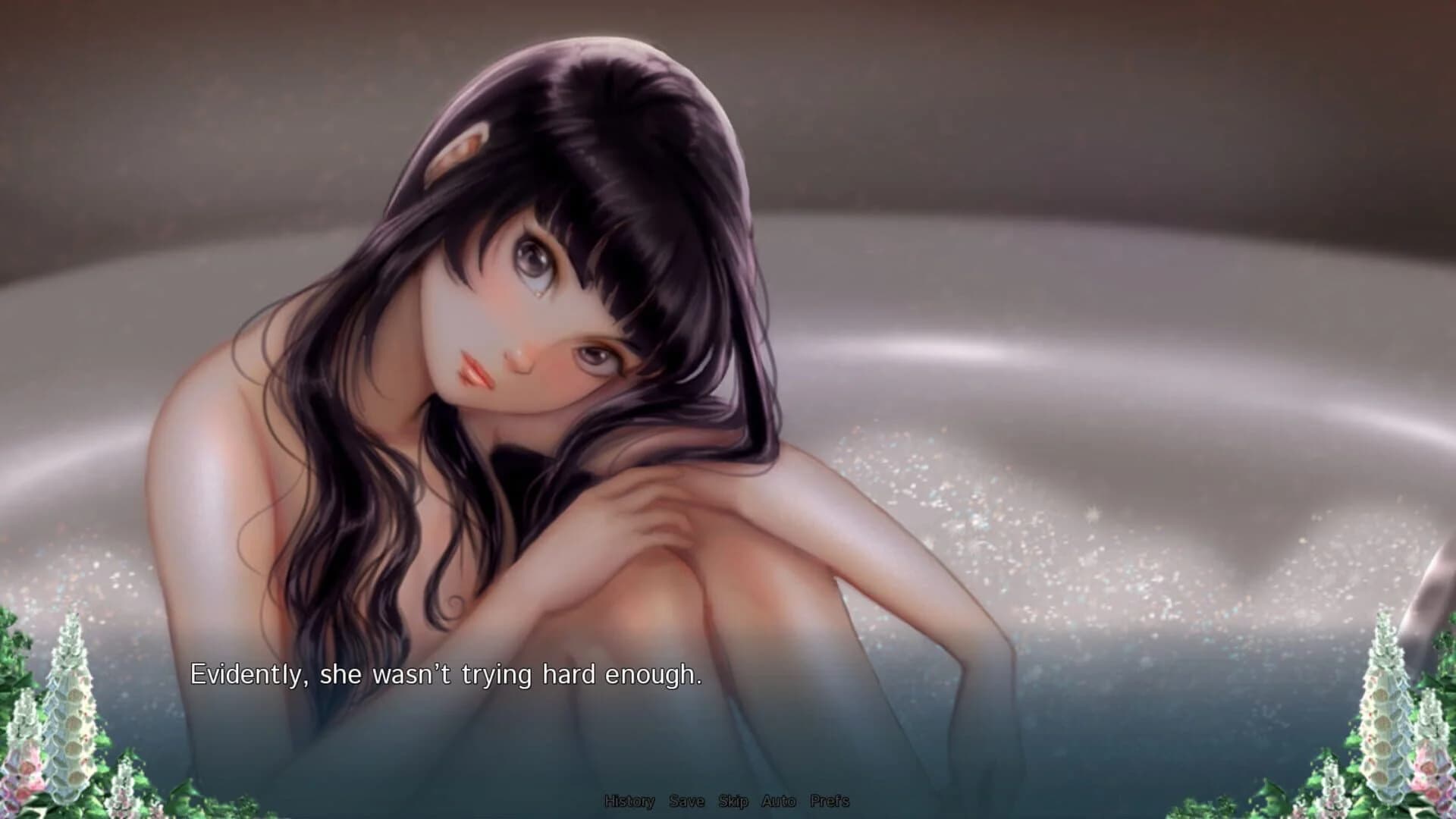Click the bathwater area to continue
The image size is (1456, 819).
pos(1100,720)
